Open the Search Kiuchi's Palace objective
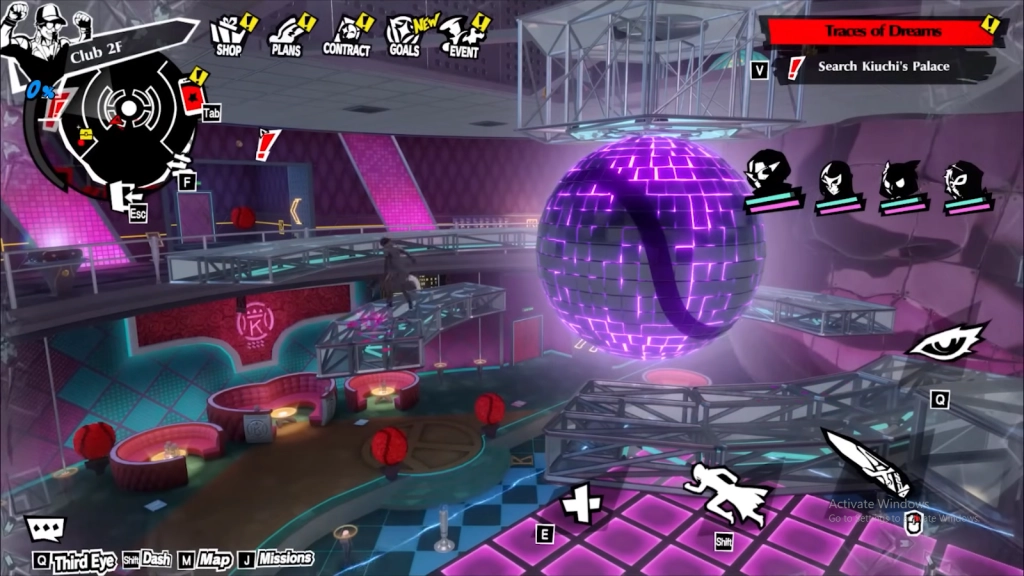The height and width of the screenshot is (576, 1024). pos(882,67)
